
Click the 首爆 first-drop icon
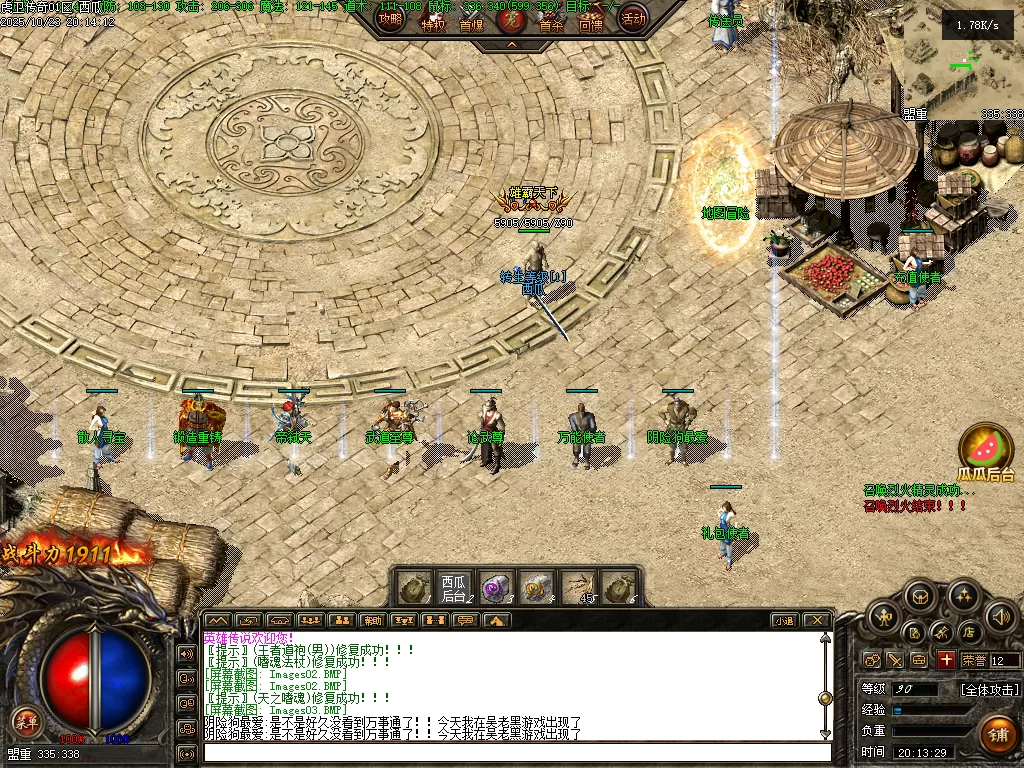471,20
